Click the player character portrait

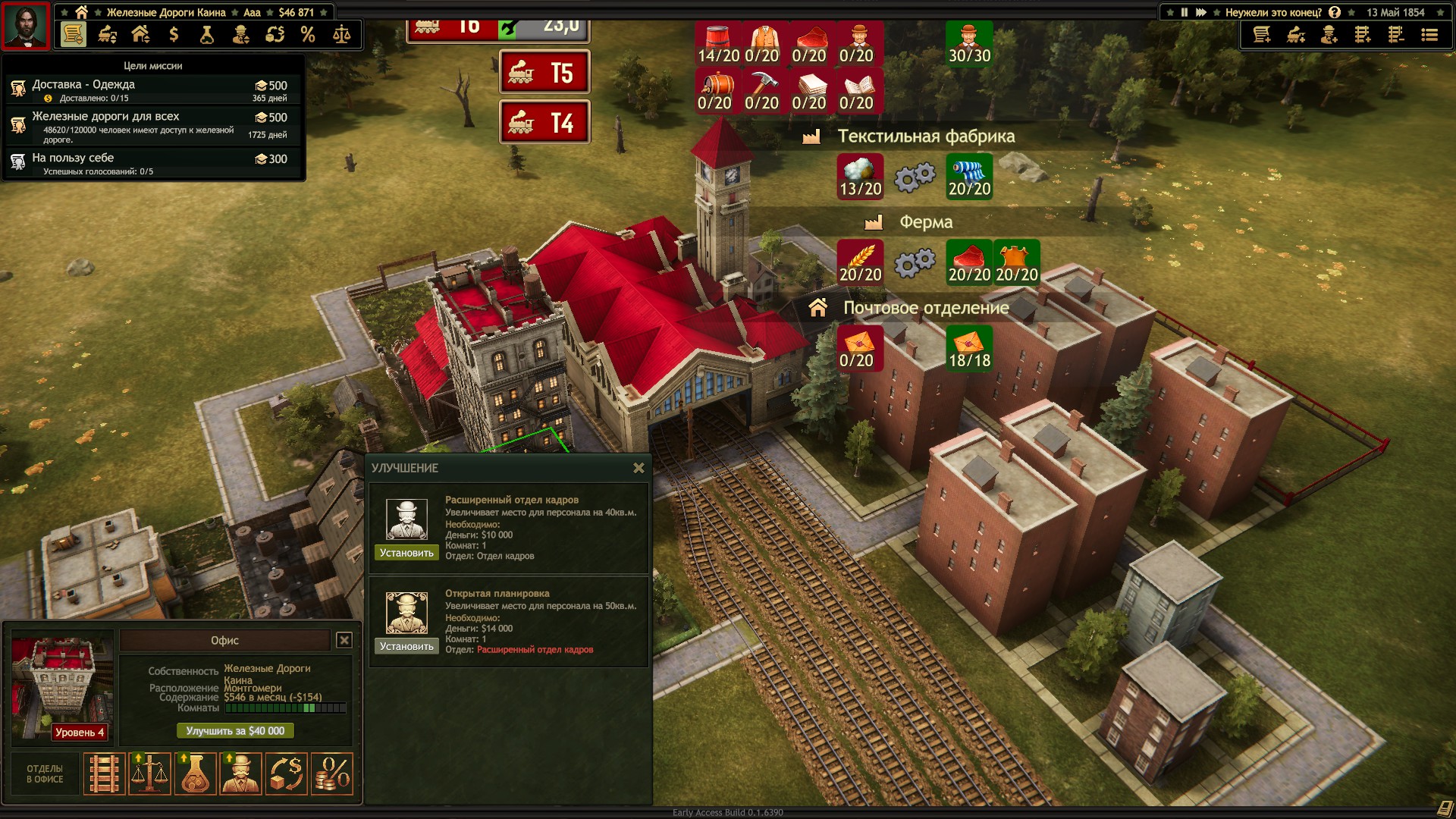26,26
